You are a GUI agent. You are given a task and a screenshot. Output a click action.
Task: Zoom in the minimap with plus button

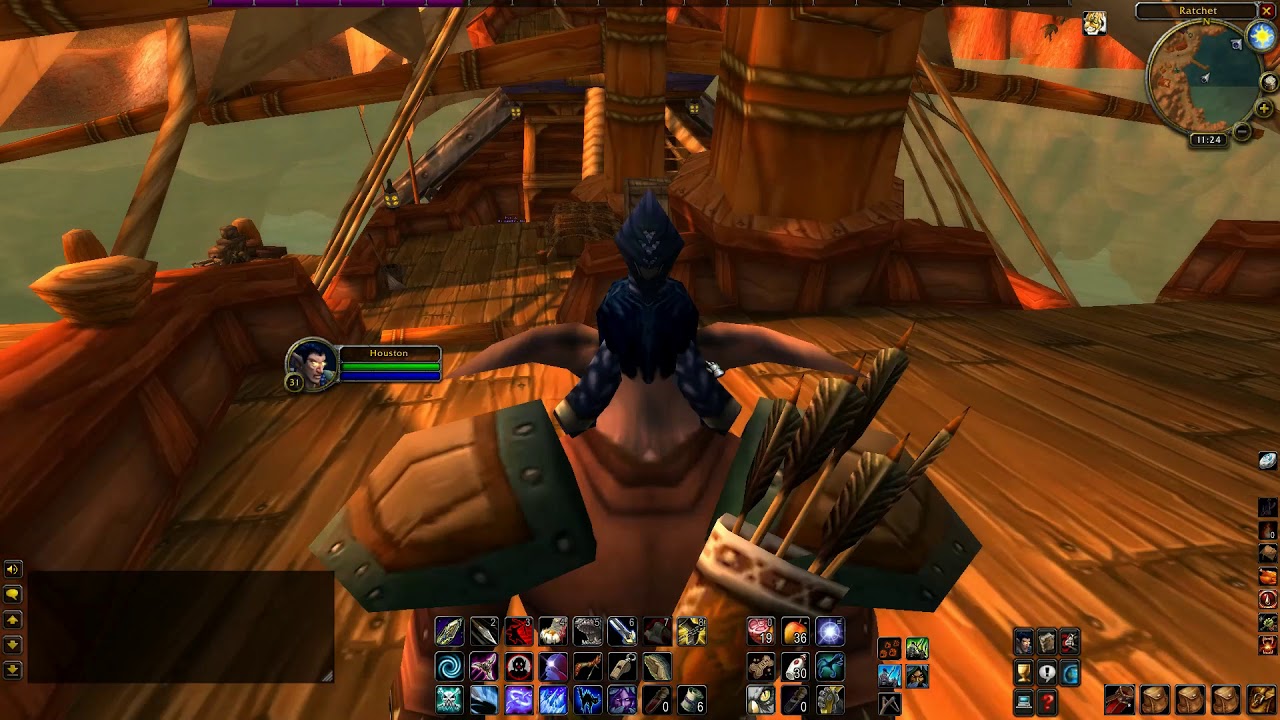click(x=1264, y=109)
